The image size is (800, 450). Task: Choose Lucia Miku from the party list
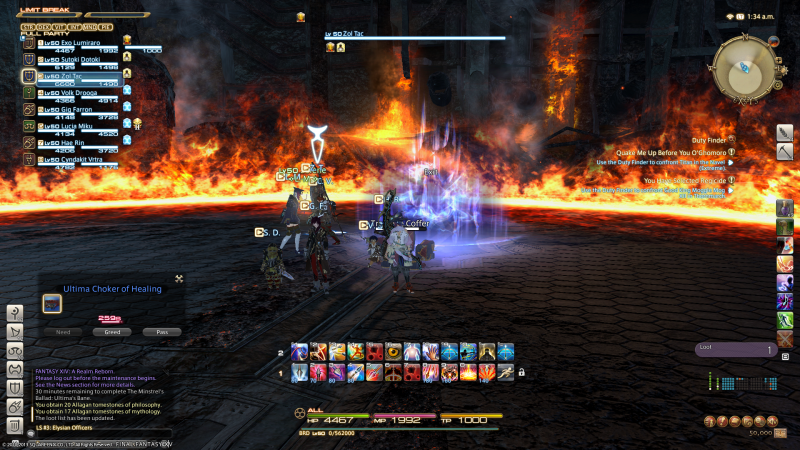pyautogui.click(x=82, y=125)
